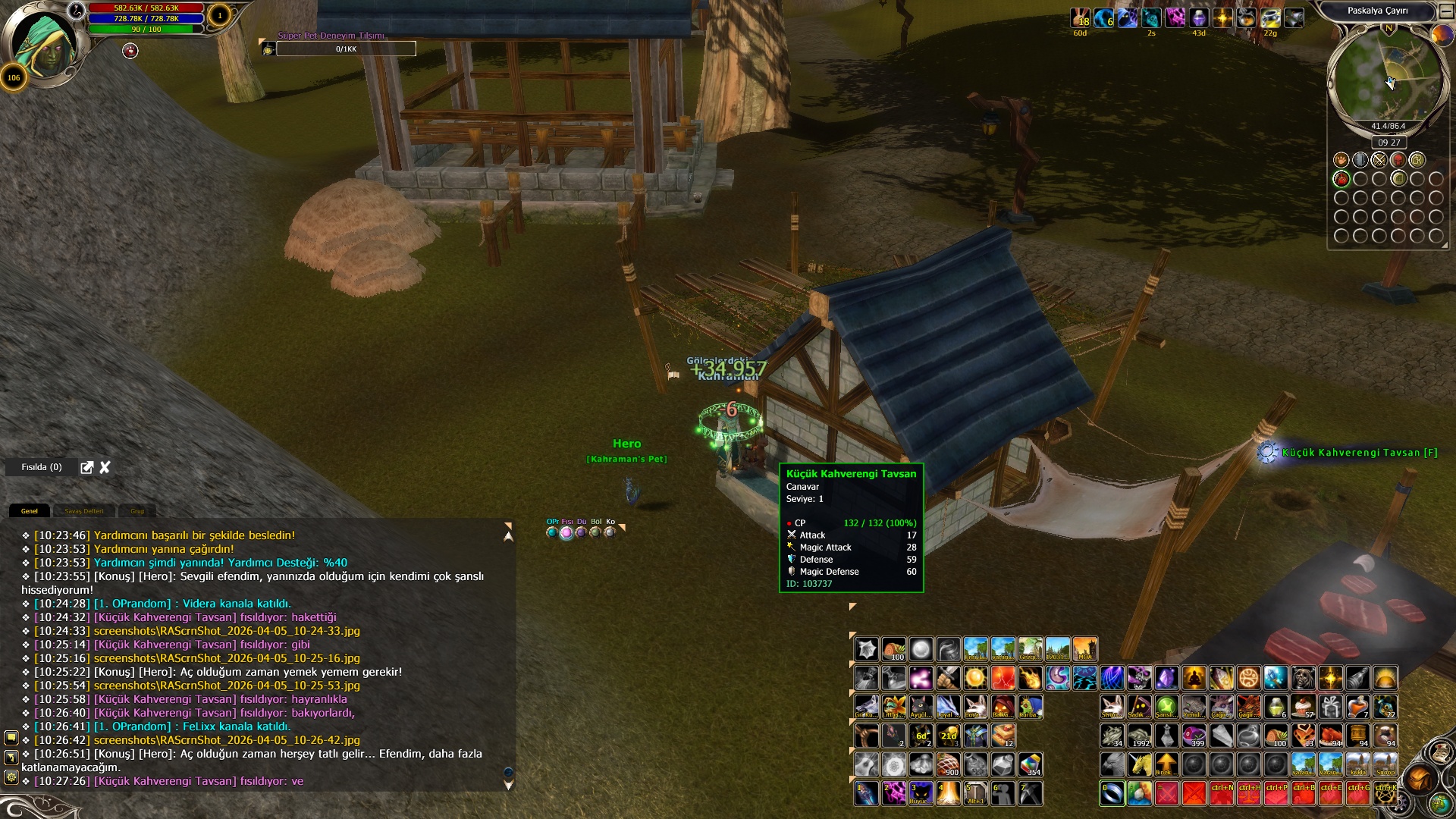Pop out the Fısılda whisper window

click(87, 467)
